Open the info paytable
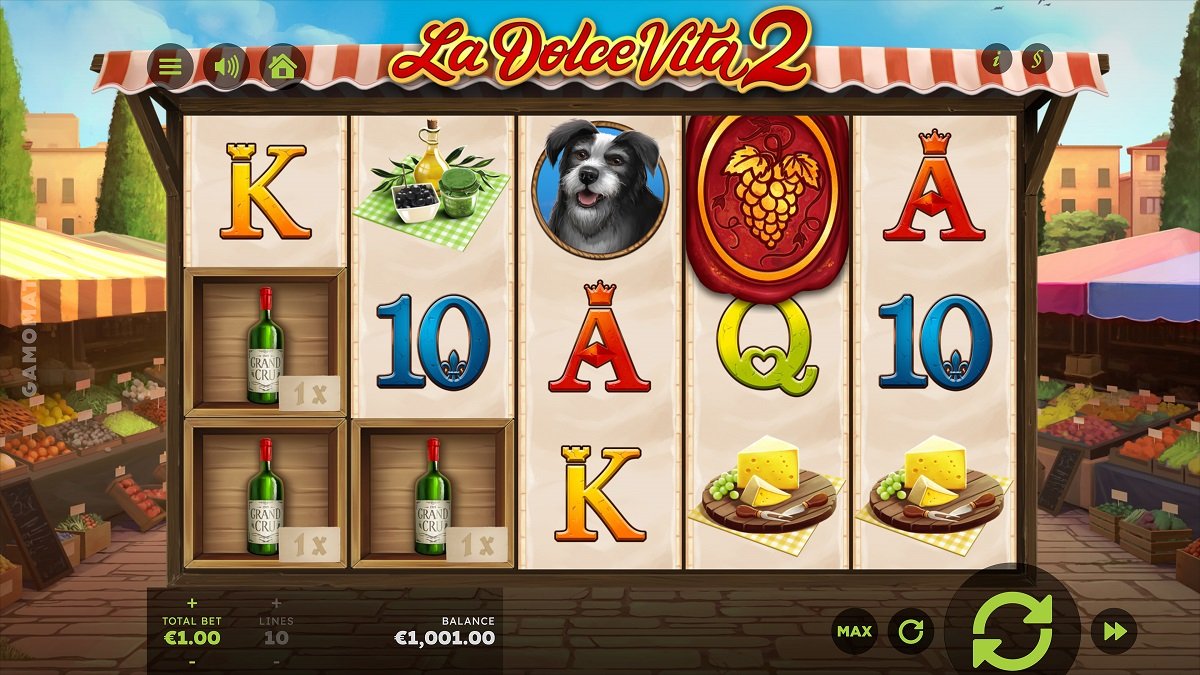Image resolution: width=1200 pixels, height=675 pixels. click(996, 59)
